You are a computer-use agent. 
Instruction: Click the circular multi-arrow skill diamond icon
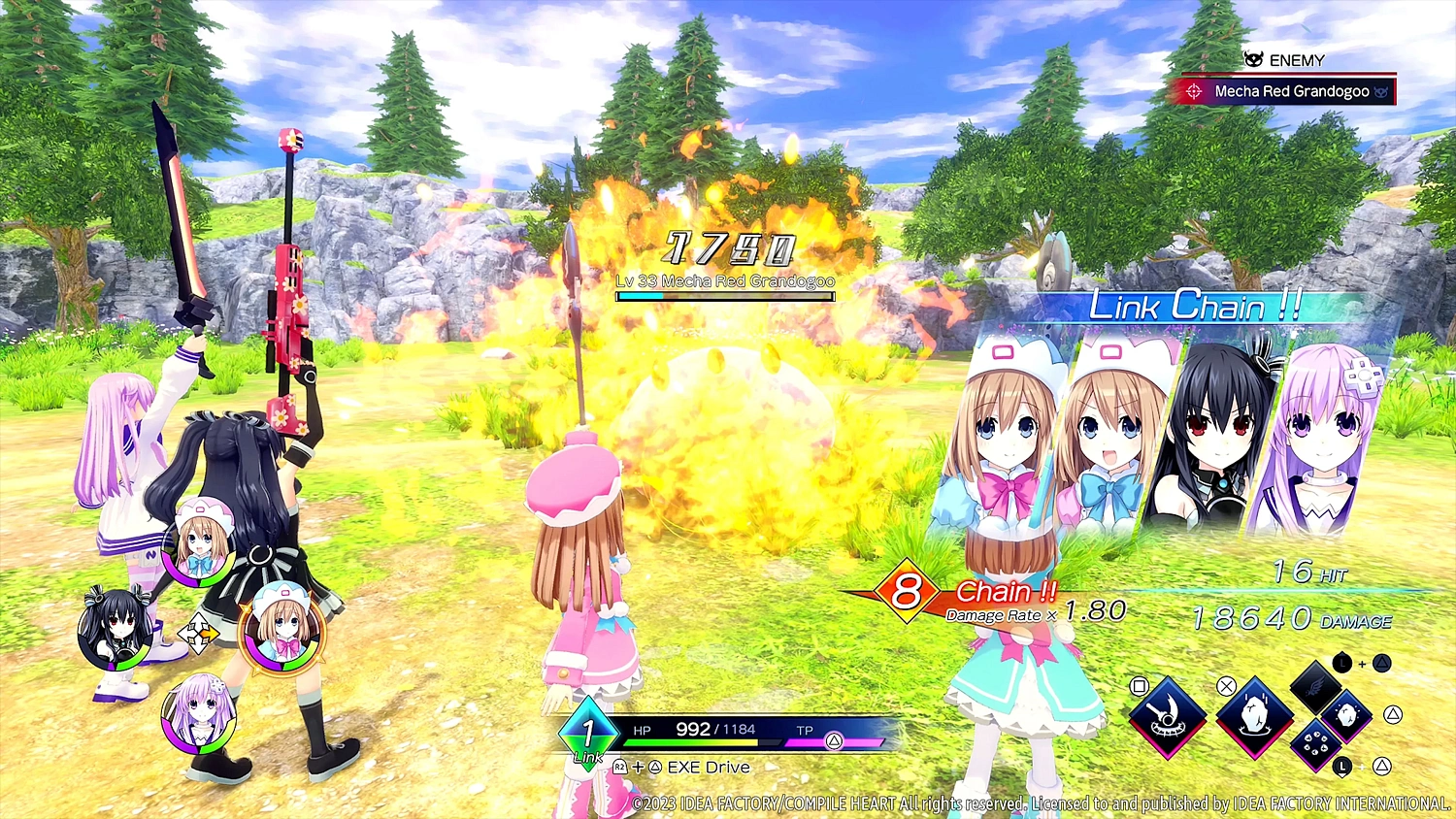point(1315,745)
